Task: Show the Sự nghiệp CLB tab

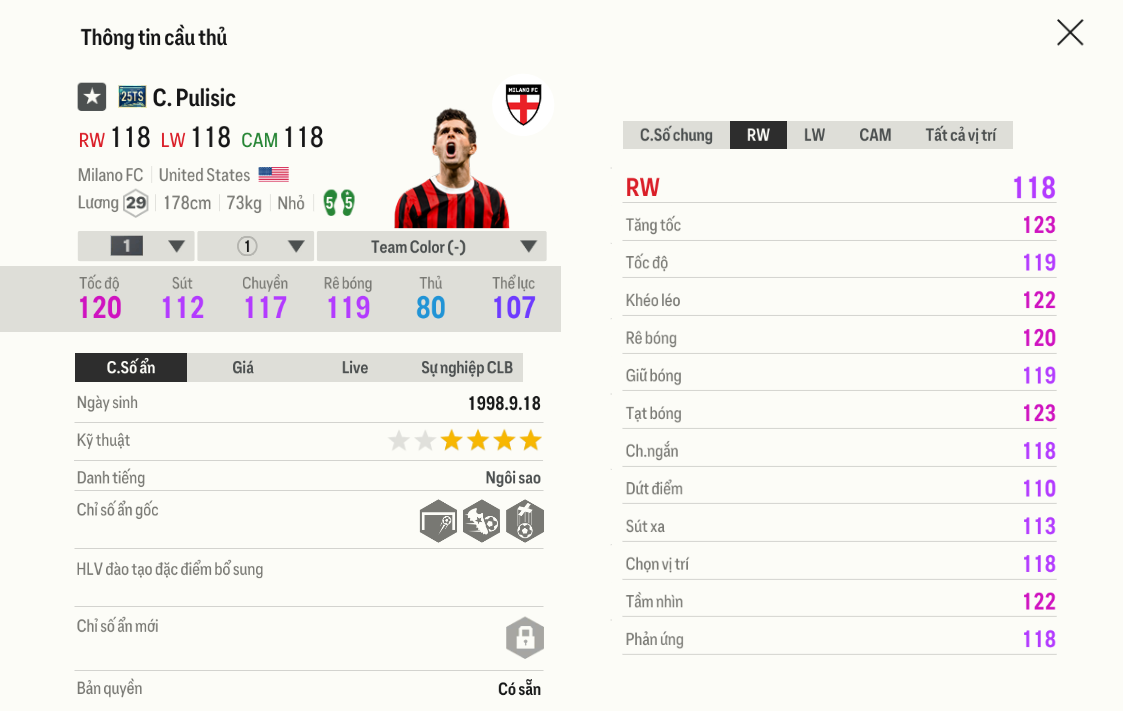Action: (467, 368)
